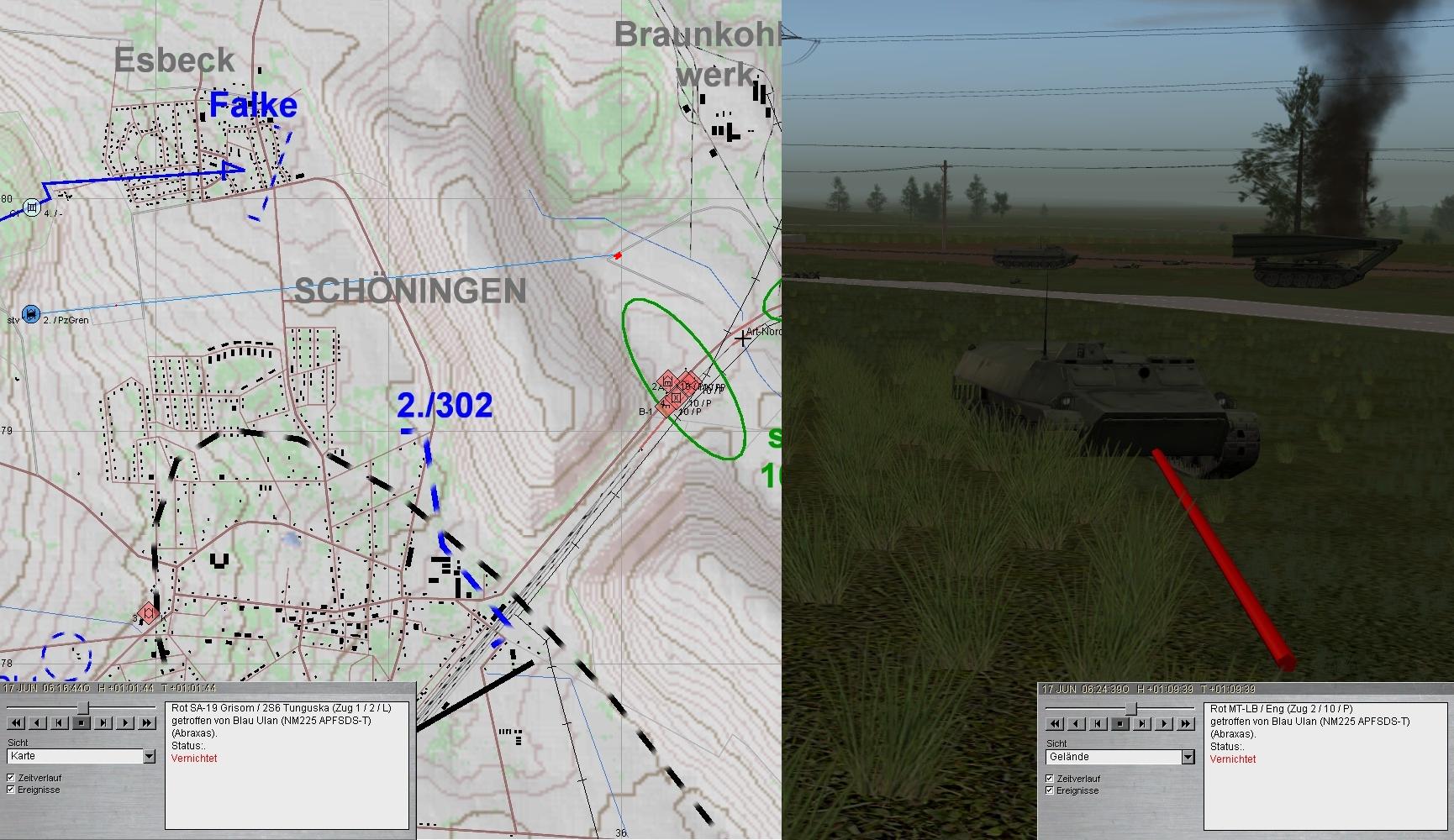This screenshot has width=1454, height=840.
Task: Fast-forward the Gelände panel replay
Action: click(1186, 723)
